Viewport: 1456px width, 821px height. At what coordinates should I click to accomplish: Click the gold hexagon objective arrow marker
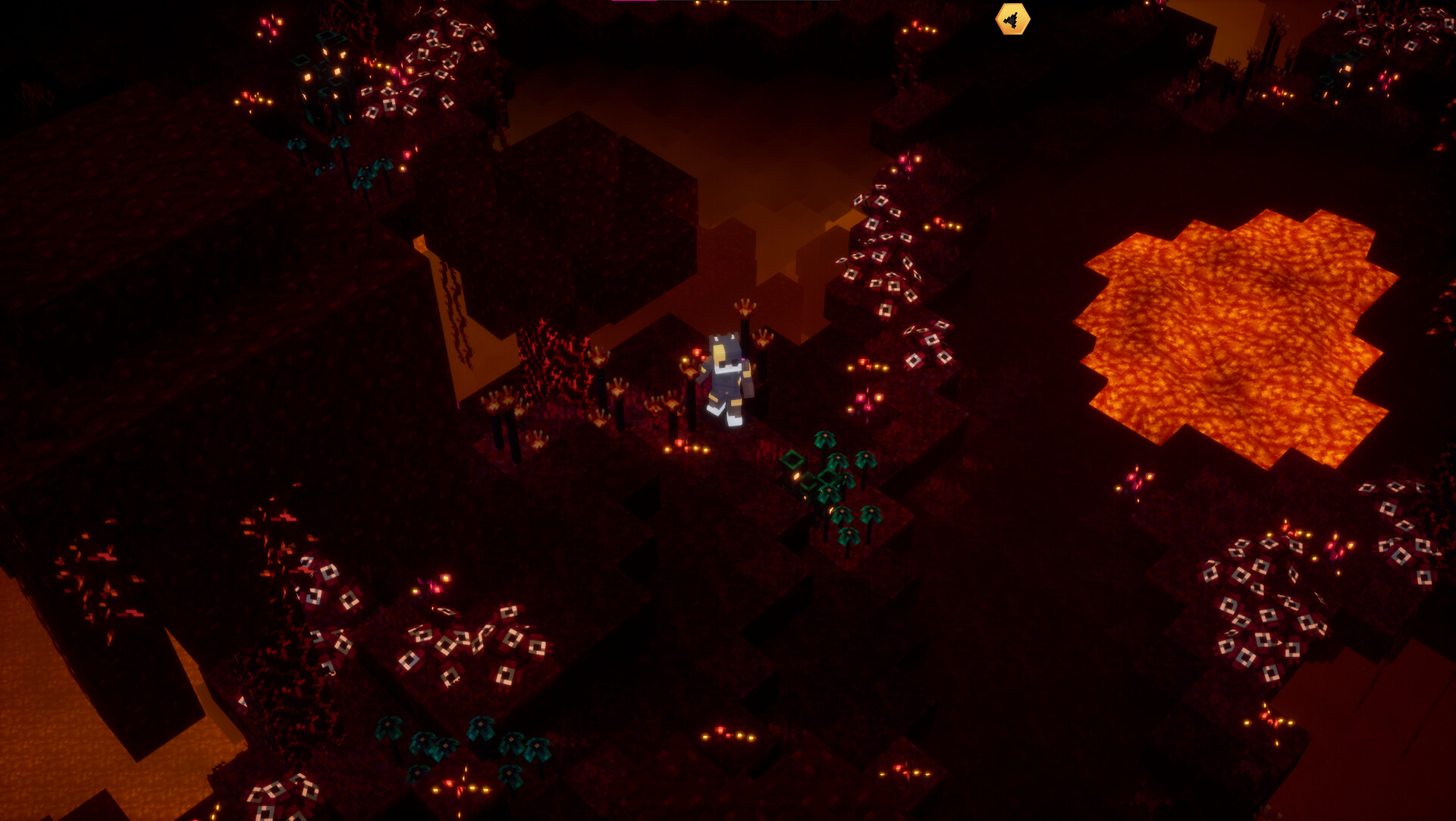pos(1012,20)
